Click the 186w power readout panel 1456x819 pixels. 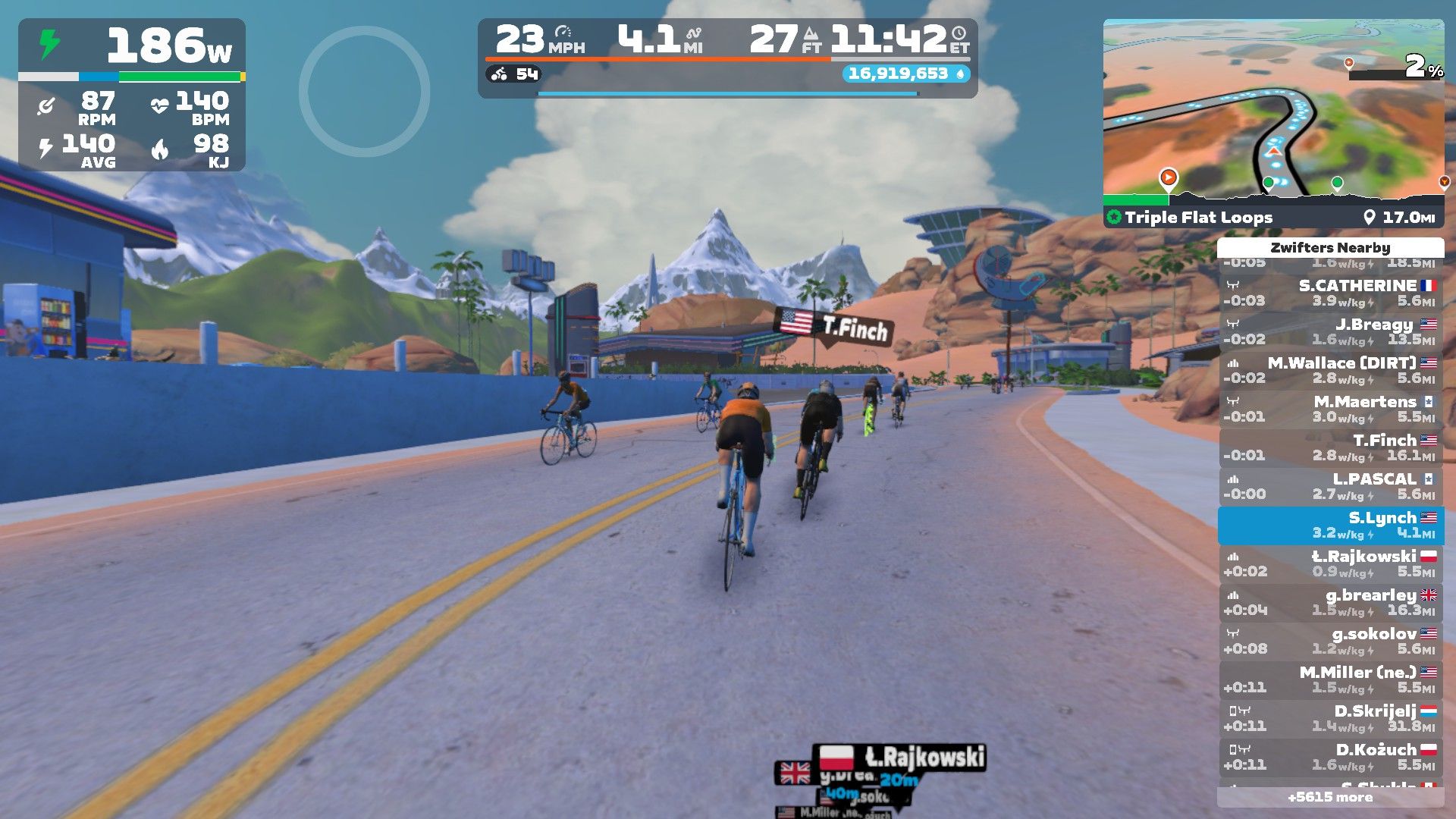coord(132,45)
